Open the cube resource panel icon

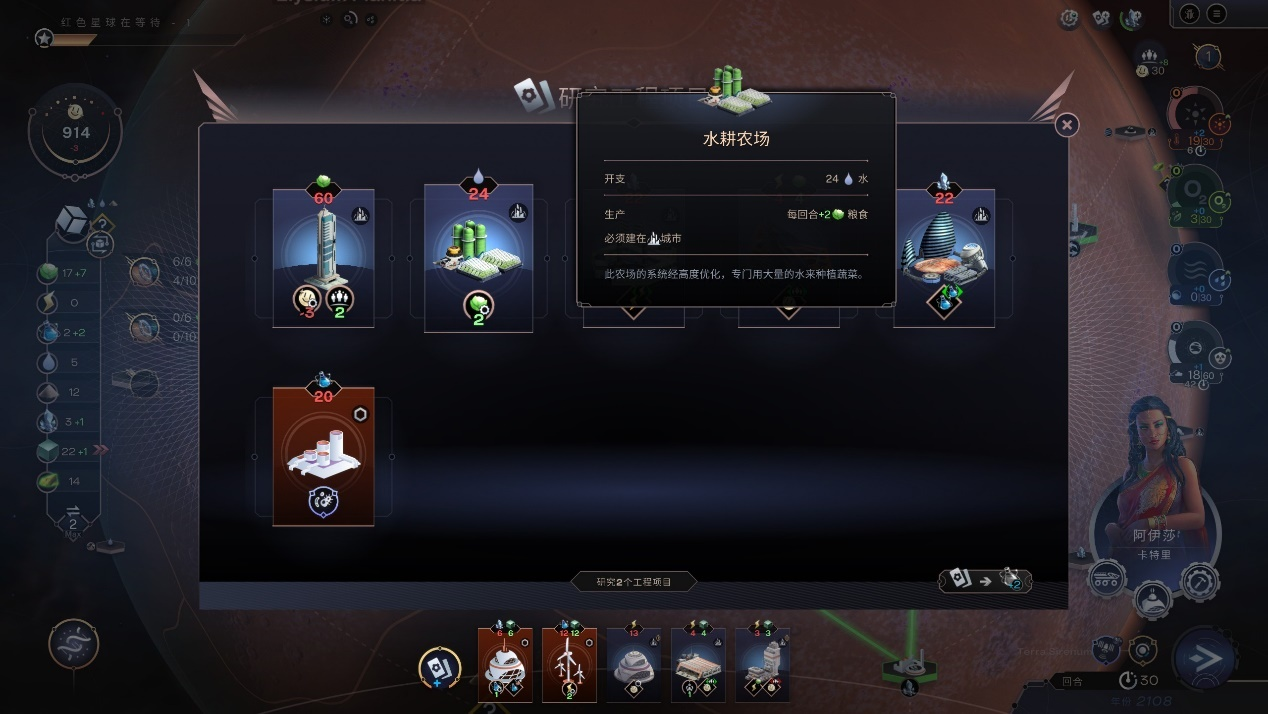(x=74, y=220)
